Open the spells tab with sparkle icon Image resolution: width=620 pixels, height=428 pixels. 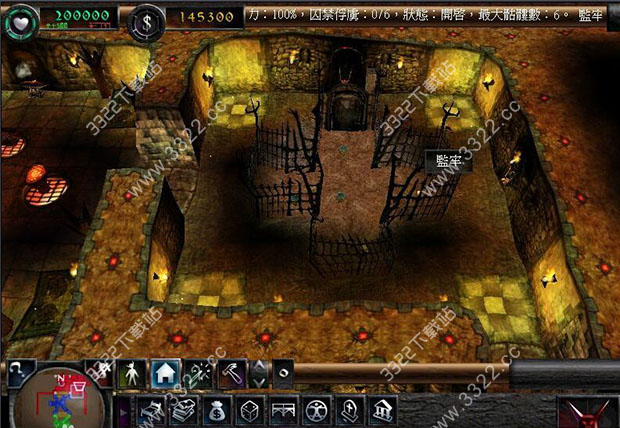click(x=200, y=374)
